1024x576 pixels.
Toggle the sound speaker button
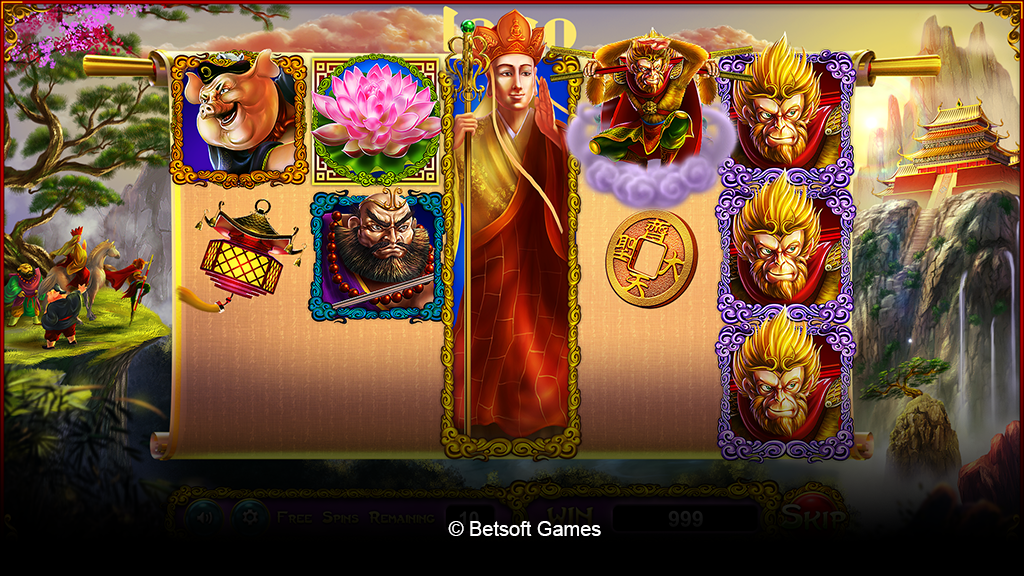[x=203, y=517]
